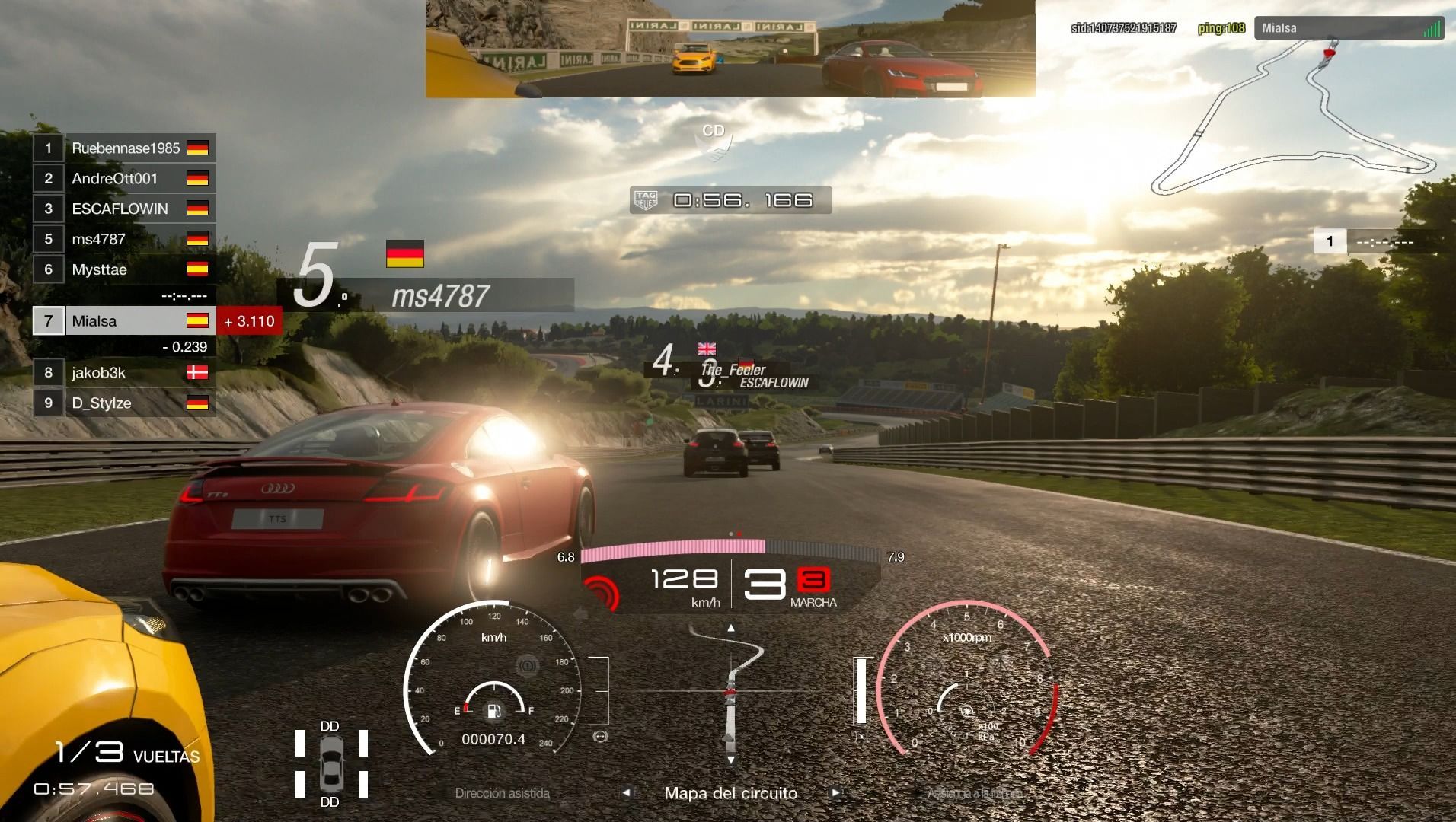The width and height of the screenshot is (1456, 822).
Task: Switch to the Dirección asistida option
Action: (x=502, y=793)
